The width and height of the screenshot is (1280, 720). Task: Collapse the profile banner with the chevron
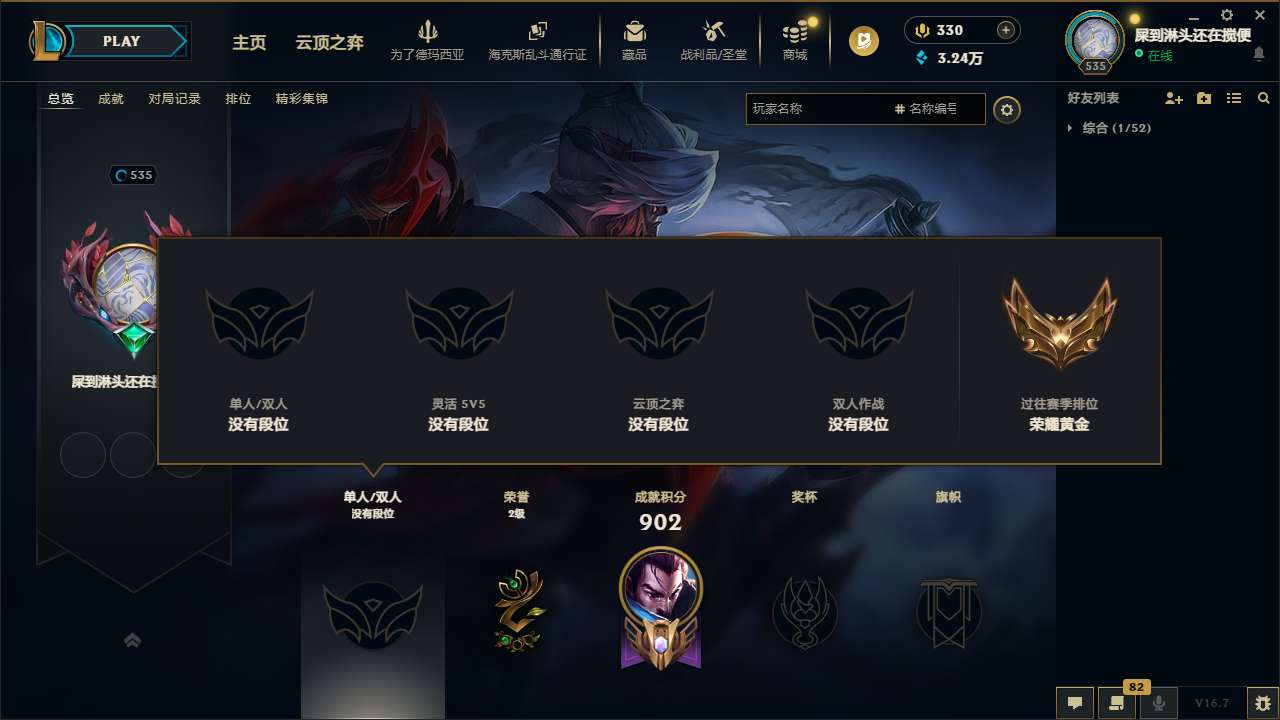133,640
